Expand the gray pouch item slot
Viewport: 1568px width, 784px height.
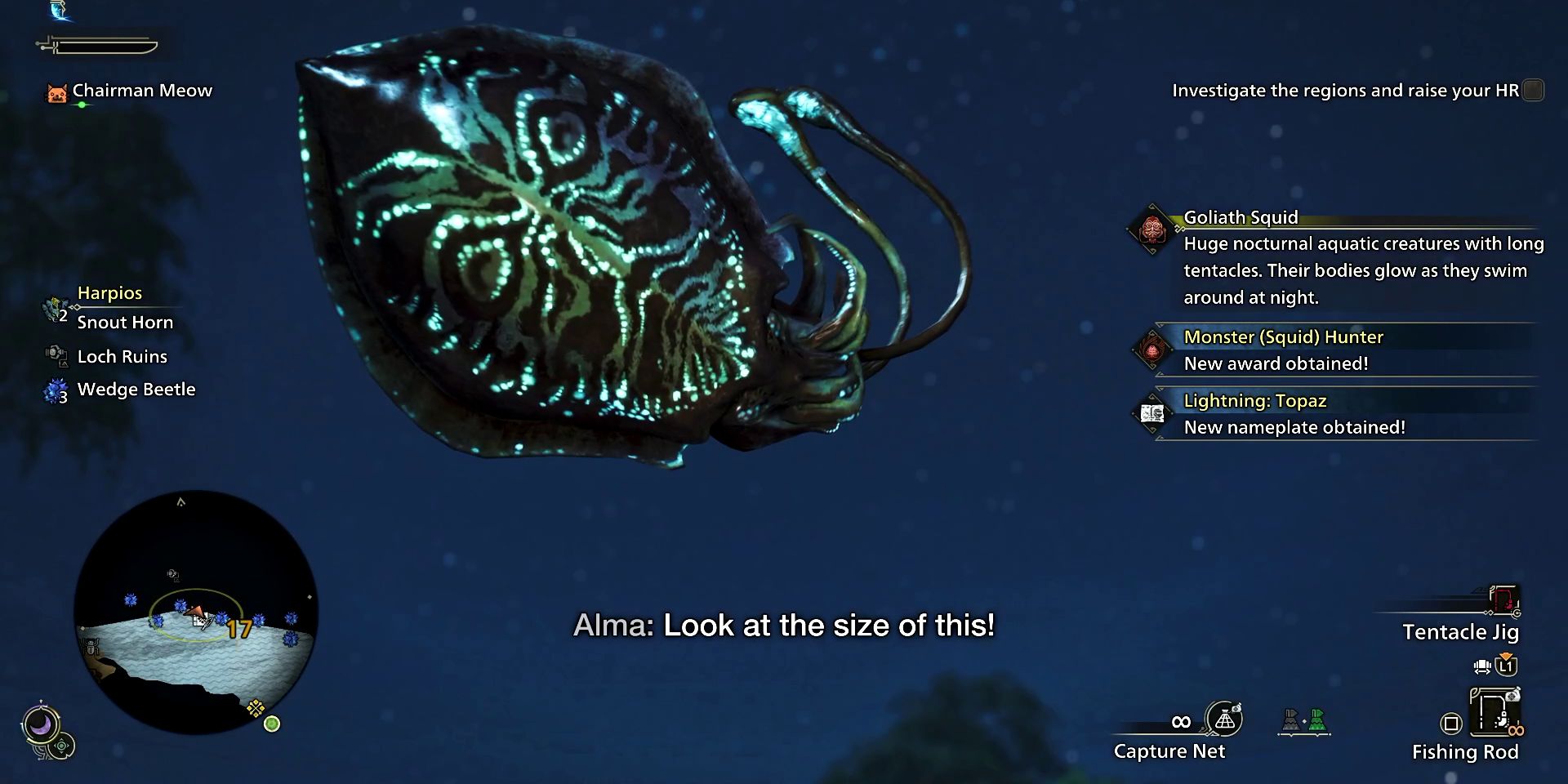pos(1292,721)
